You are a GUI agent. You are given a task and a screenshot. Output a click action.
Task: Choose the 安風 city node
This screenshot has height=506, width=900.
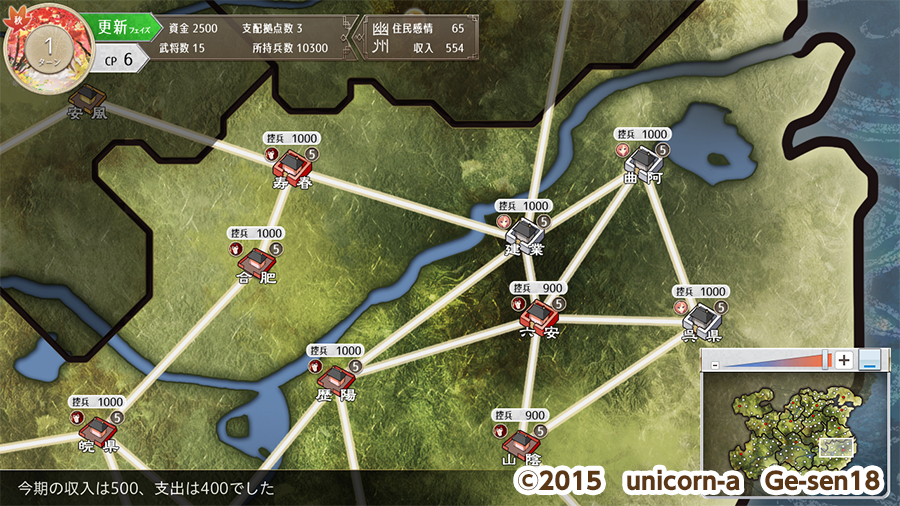click(x=87, y=97)
